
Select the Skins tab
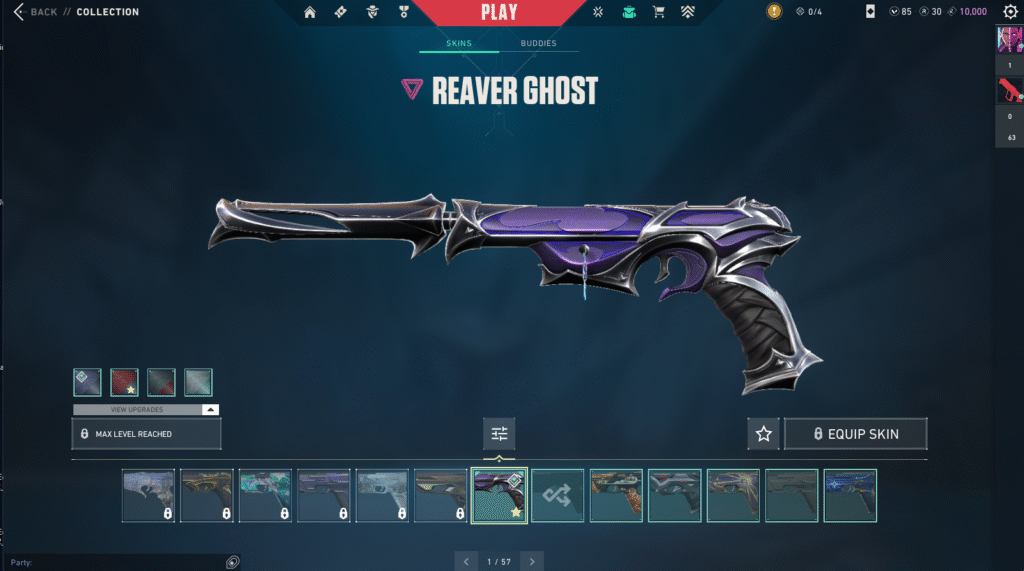(x=459, y=44)
